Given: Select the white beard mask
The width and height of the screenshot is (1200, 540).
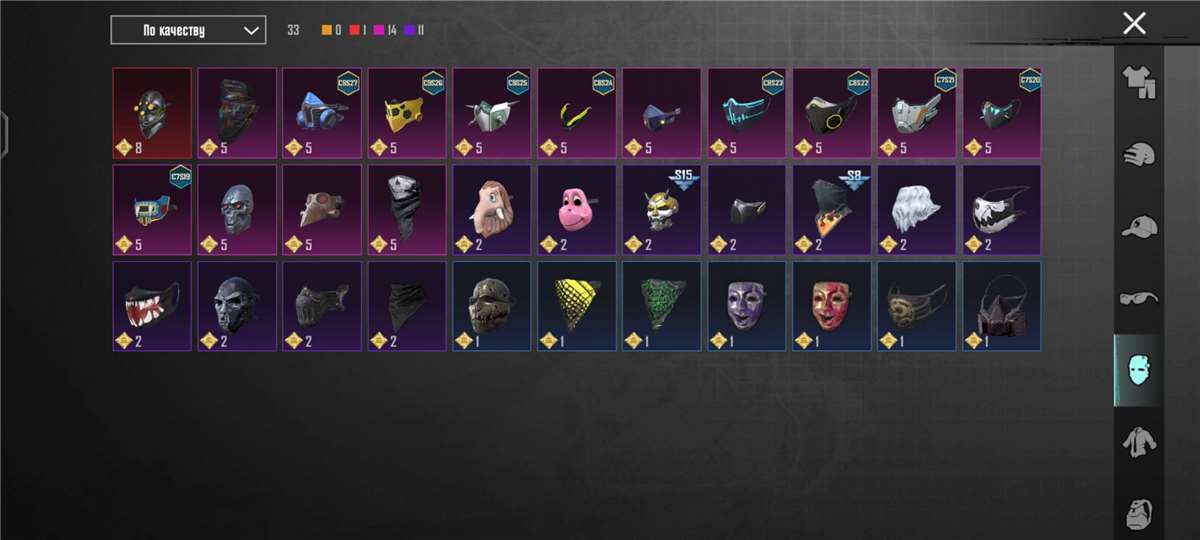Looking at the screenshot, I should [916, 210].
